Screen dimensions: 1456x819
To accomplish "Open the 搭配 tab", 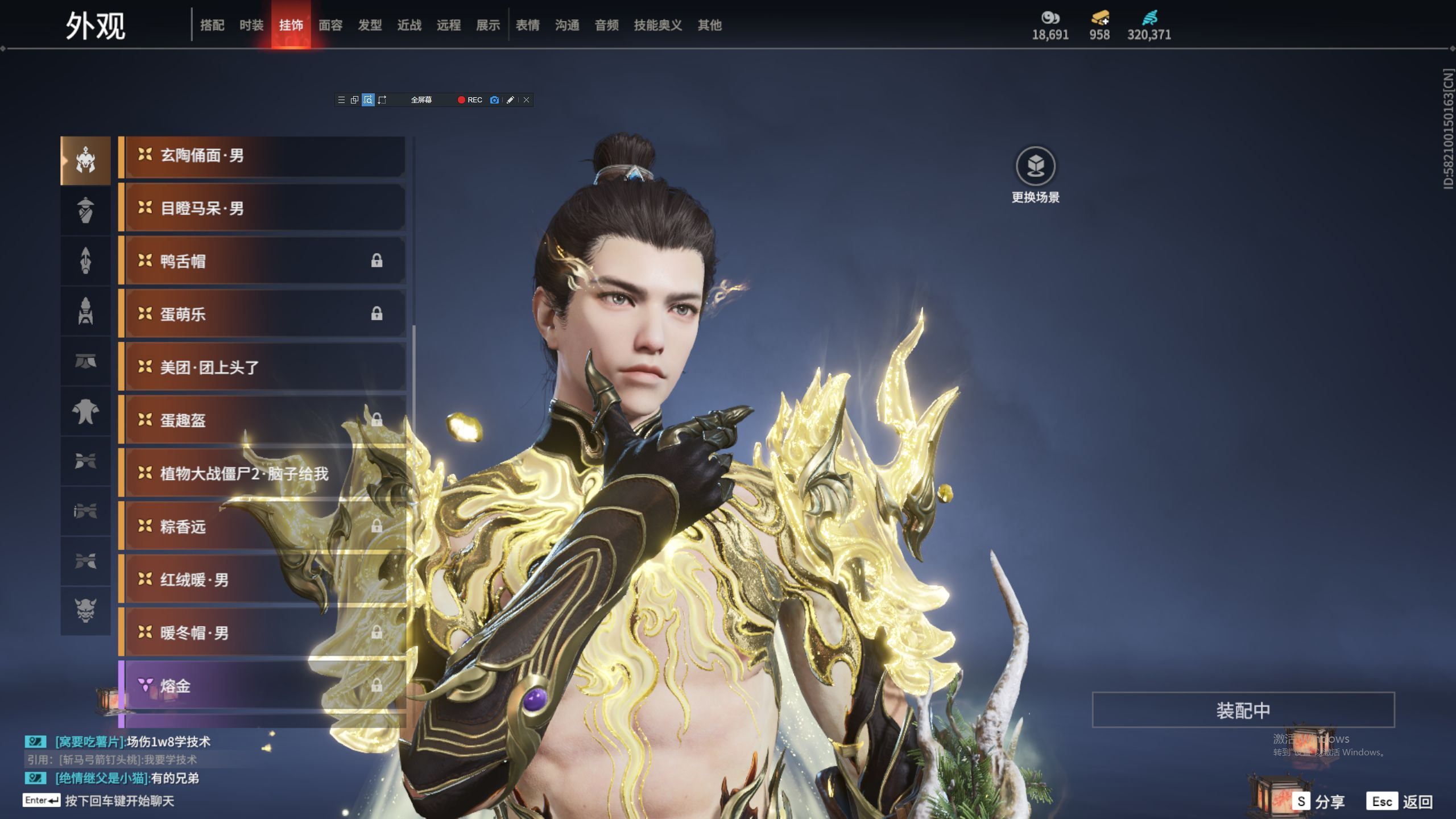I will [212, 25].
